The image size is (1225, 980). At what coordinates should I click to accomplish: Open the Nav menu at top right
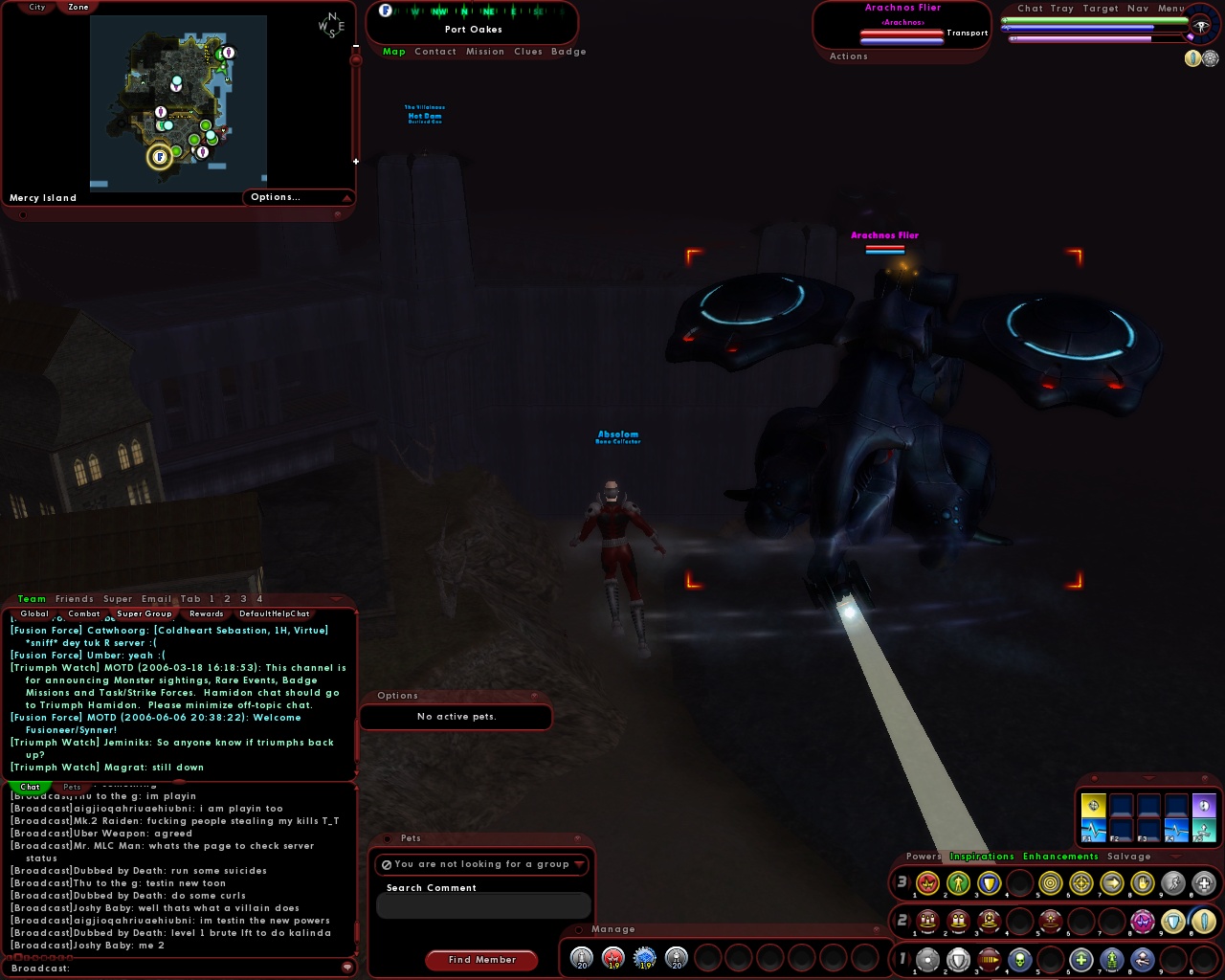pos(1139,9)
